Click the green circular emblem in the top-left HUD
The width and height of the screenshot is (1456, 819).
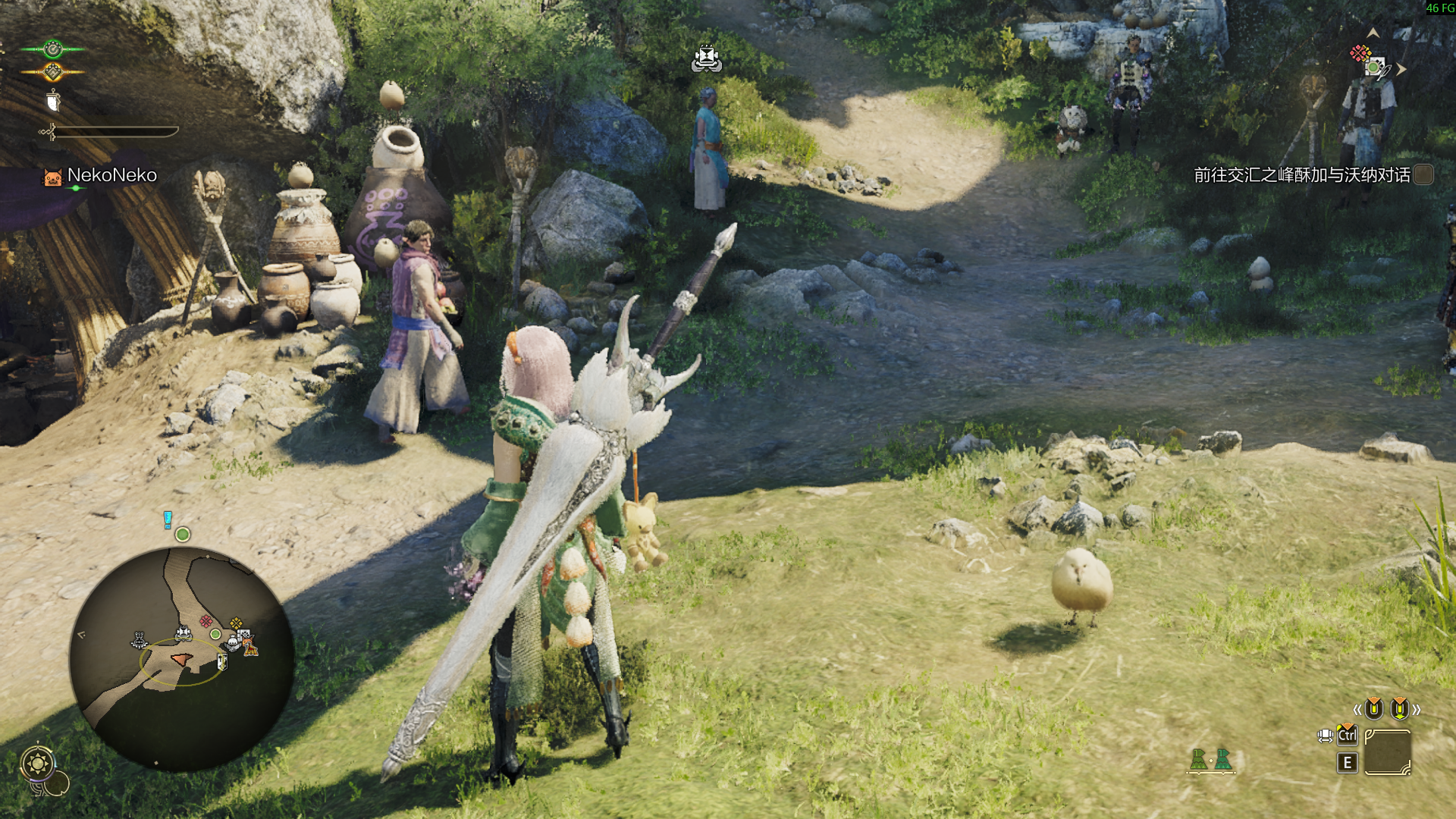52,49
